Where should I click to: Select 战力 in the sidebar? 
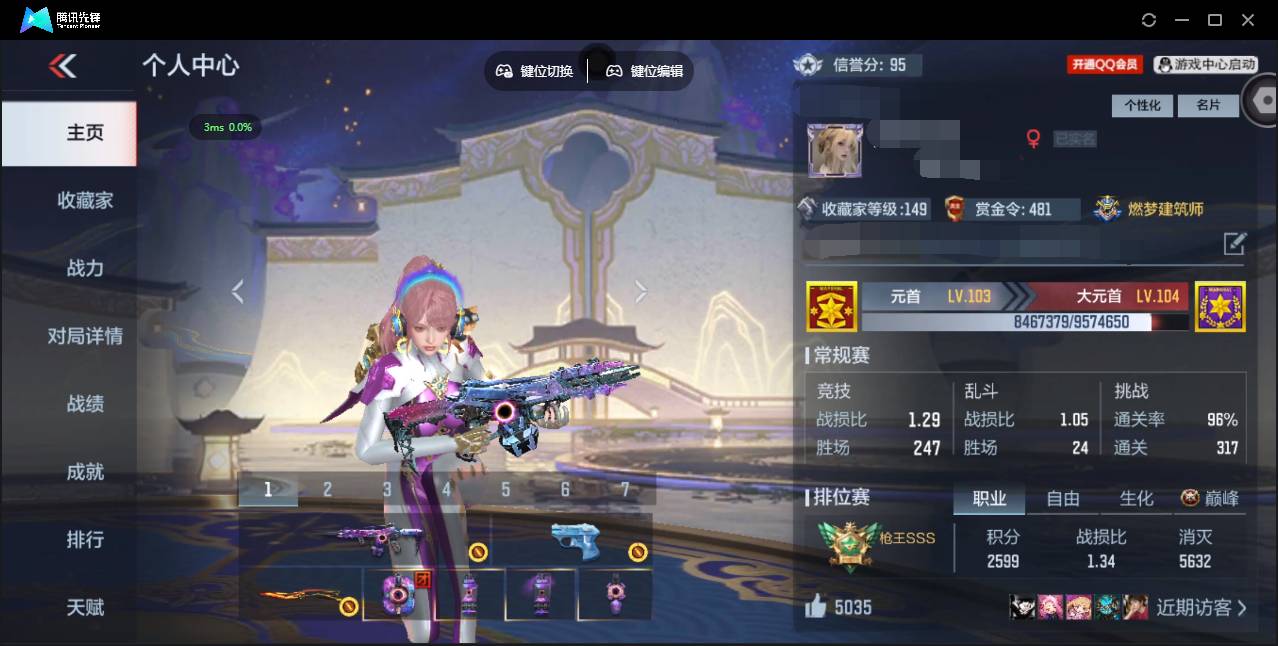point(85,268)
